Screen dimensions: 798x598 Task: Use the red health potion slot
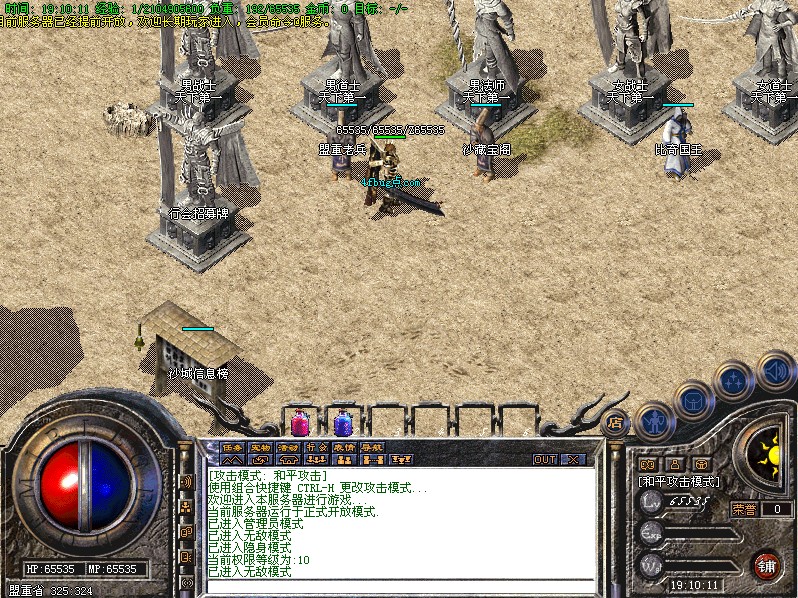300,423
